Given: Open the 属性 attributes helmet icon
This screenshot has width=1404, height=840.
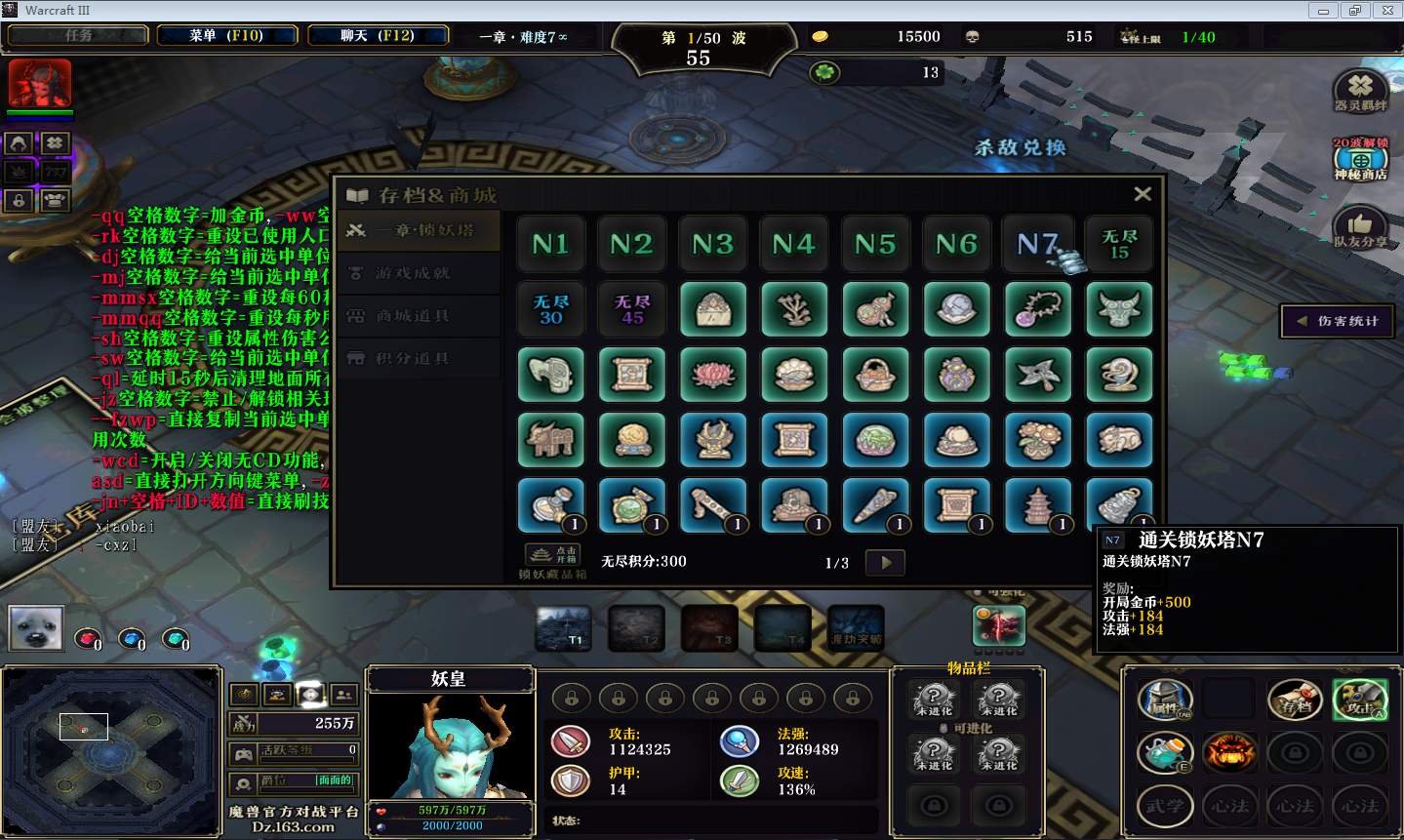Looking at the screenshot, I should click(x=1165, y=700).
